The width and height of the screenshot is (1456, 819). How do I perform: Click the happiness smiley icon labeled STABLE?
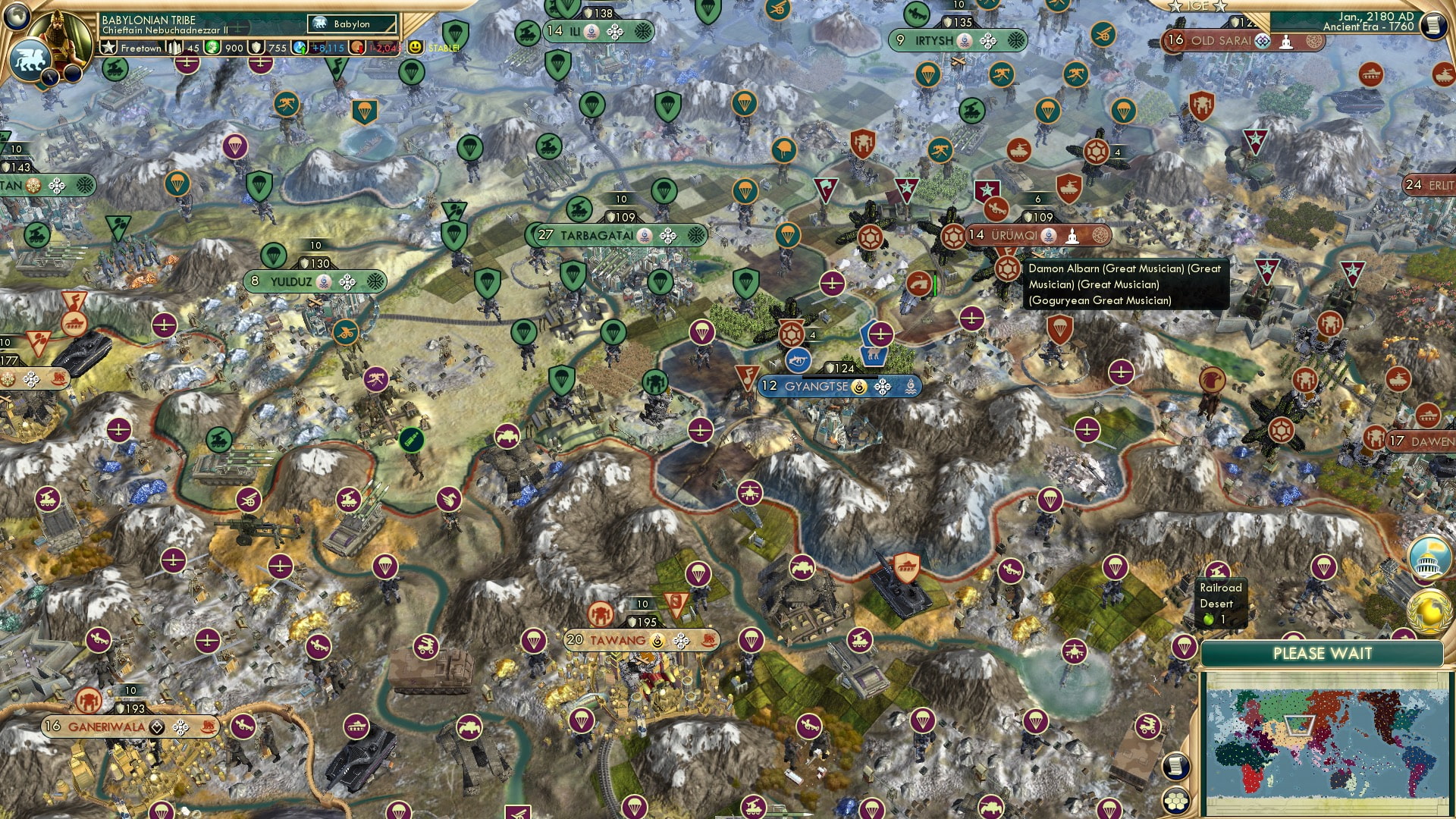pos(414,47)
